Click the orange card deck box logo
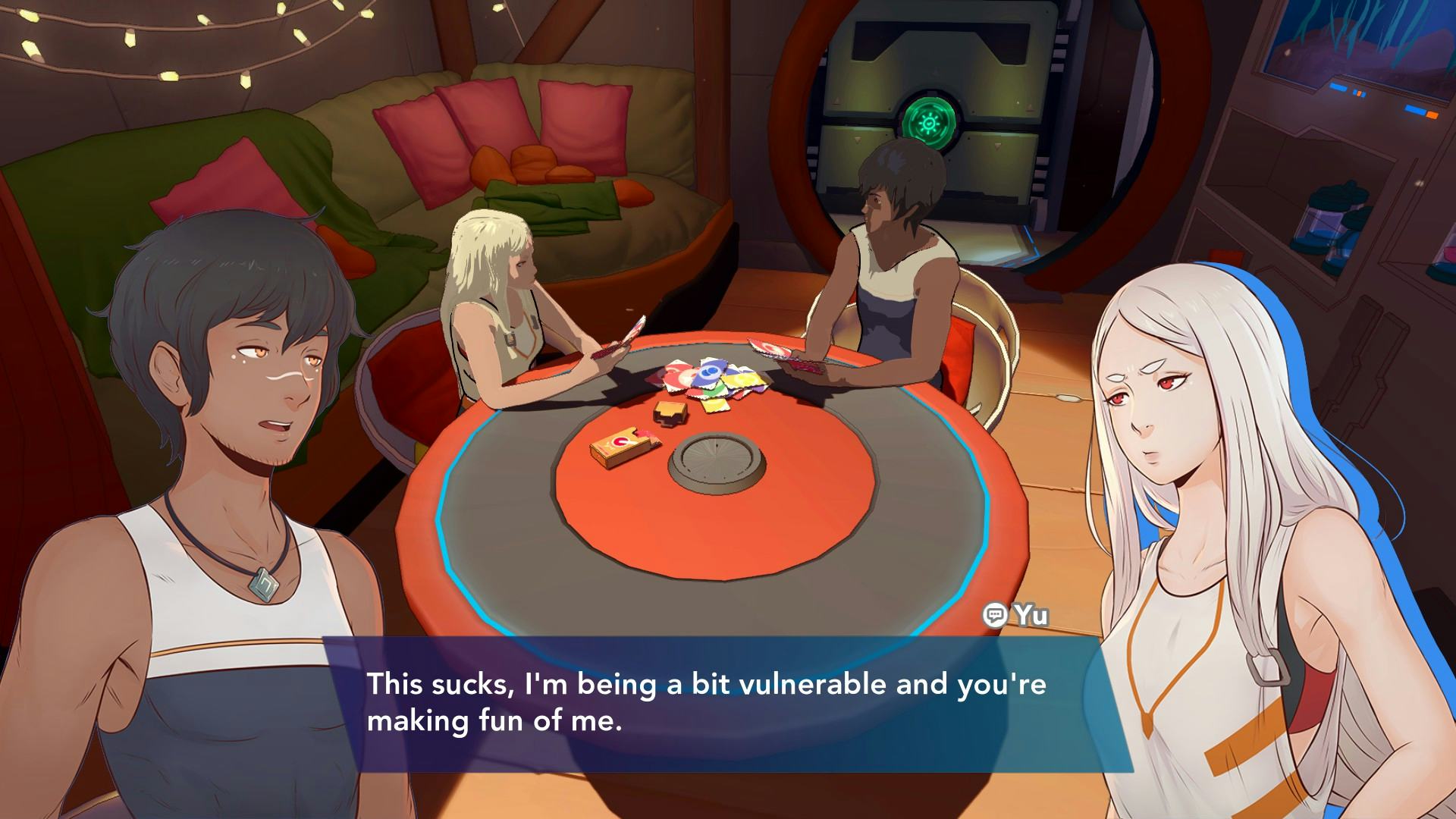The image size is (1456, 819). coord(624,441)
